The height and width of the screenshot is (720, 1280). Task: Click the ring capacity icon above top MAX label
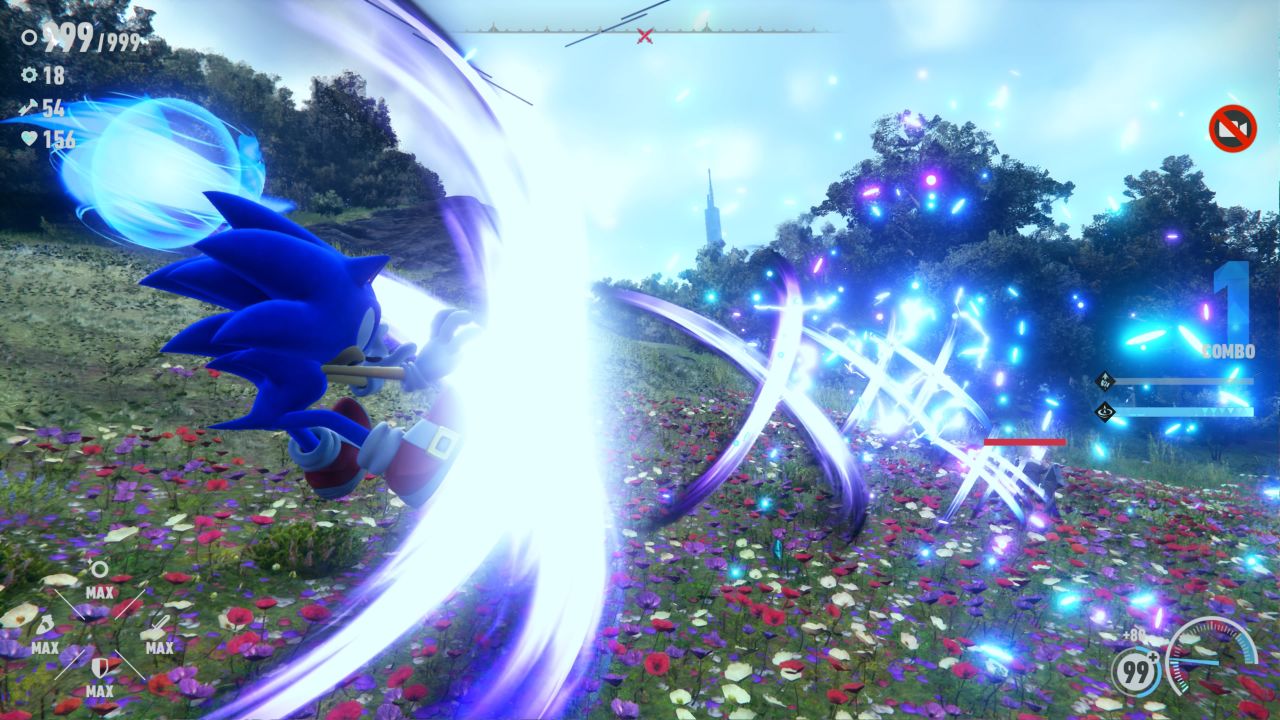(99, 569)
